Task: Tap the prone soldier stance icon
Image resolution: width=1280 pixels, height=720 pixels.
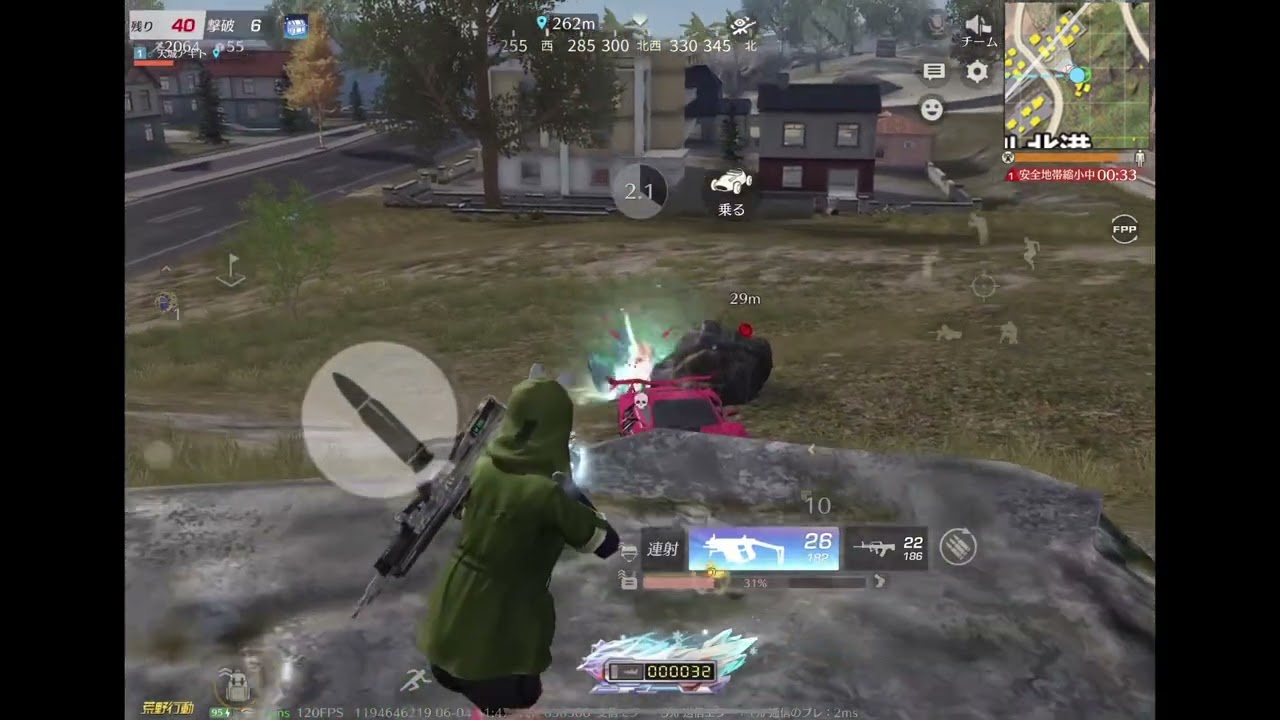Action: tap(947, 333)
